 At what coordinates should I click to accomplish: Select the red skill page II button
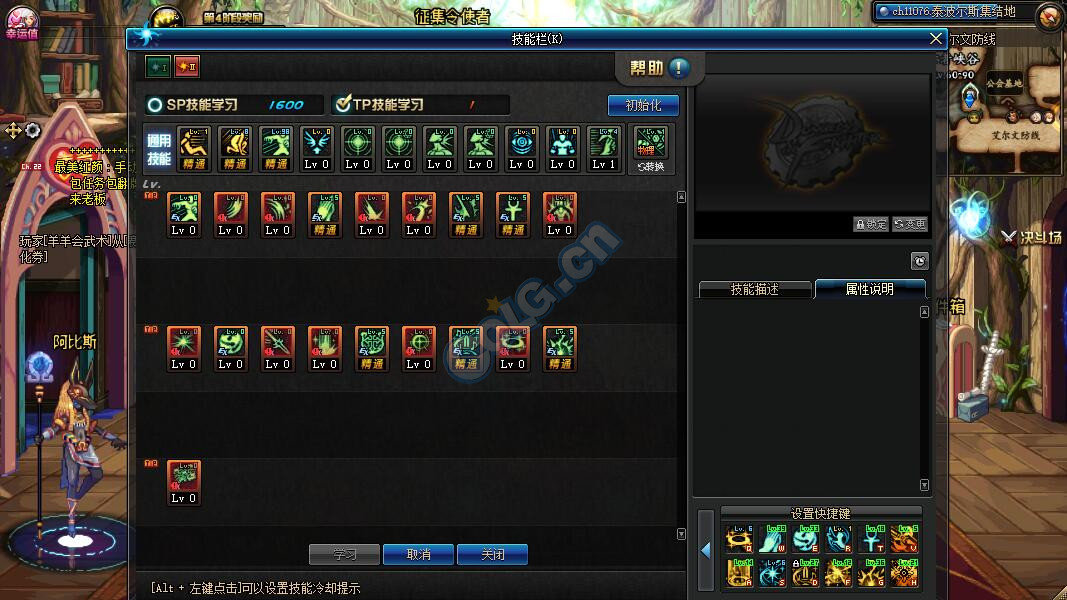(187, 67)
